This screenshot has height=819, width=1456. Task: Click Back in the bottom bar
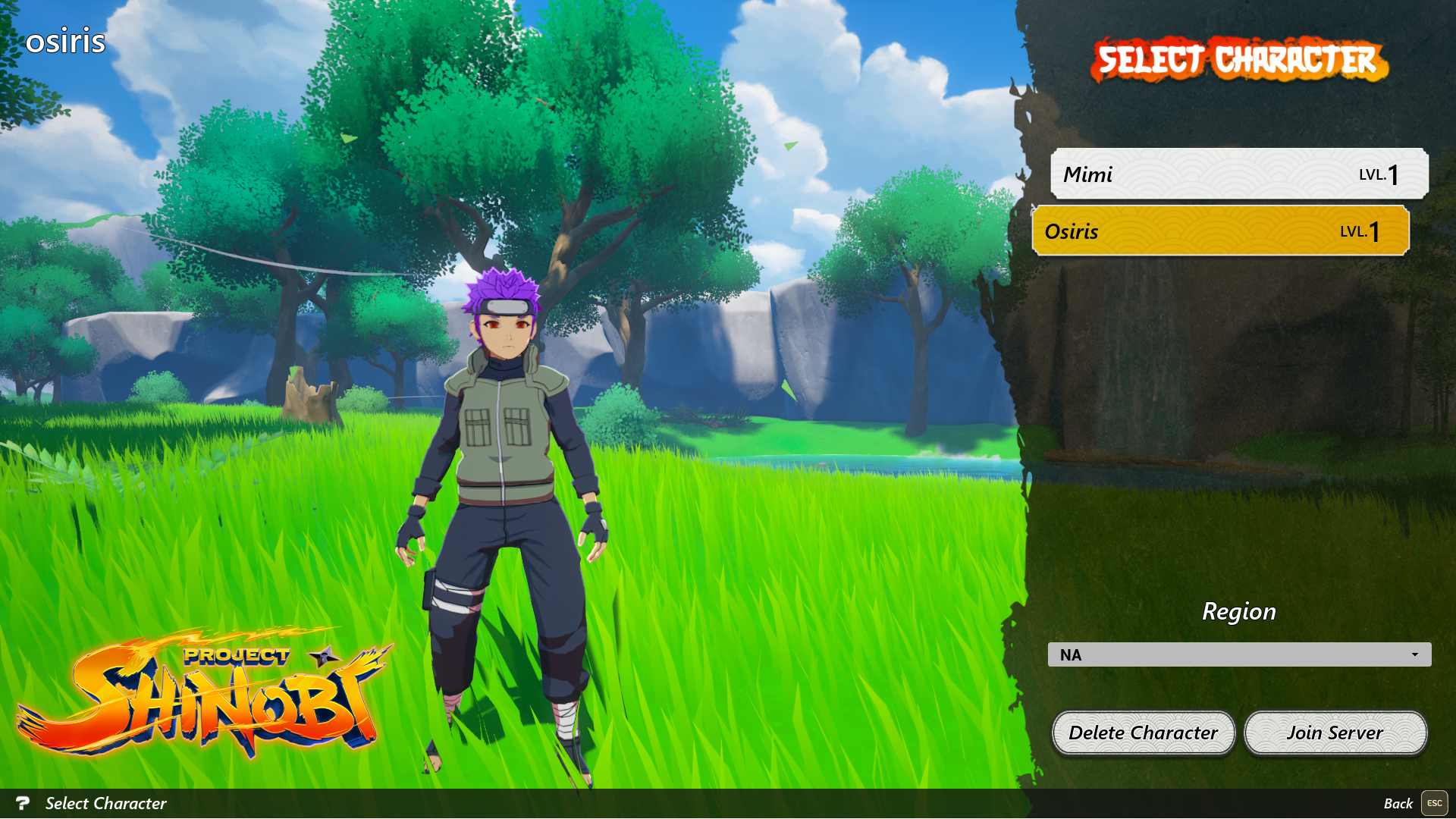tap(1399, 803)
